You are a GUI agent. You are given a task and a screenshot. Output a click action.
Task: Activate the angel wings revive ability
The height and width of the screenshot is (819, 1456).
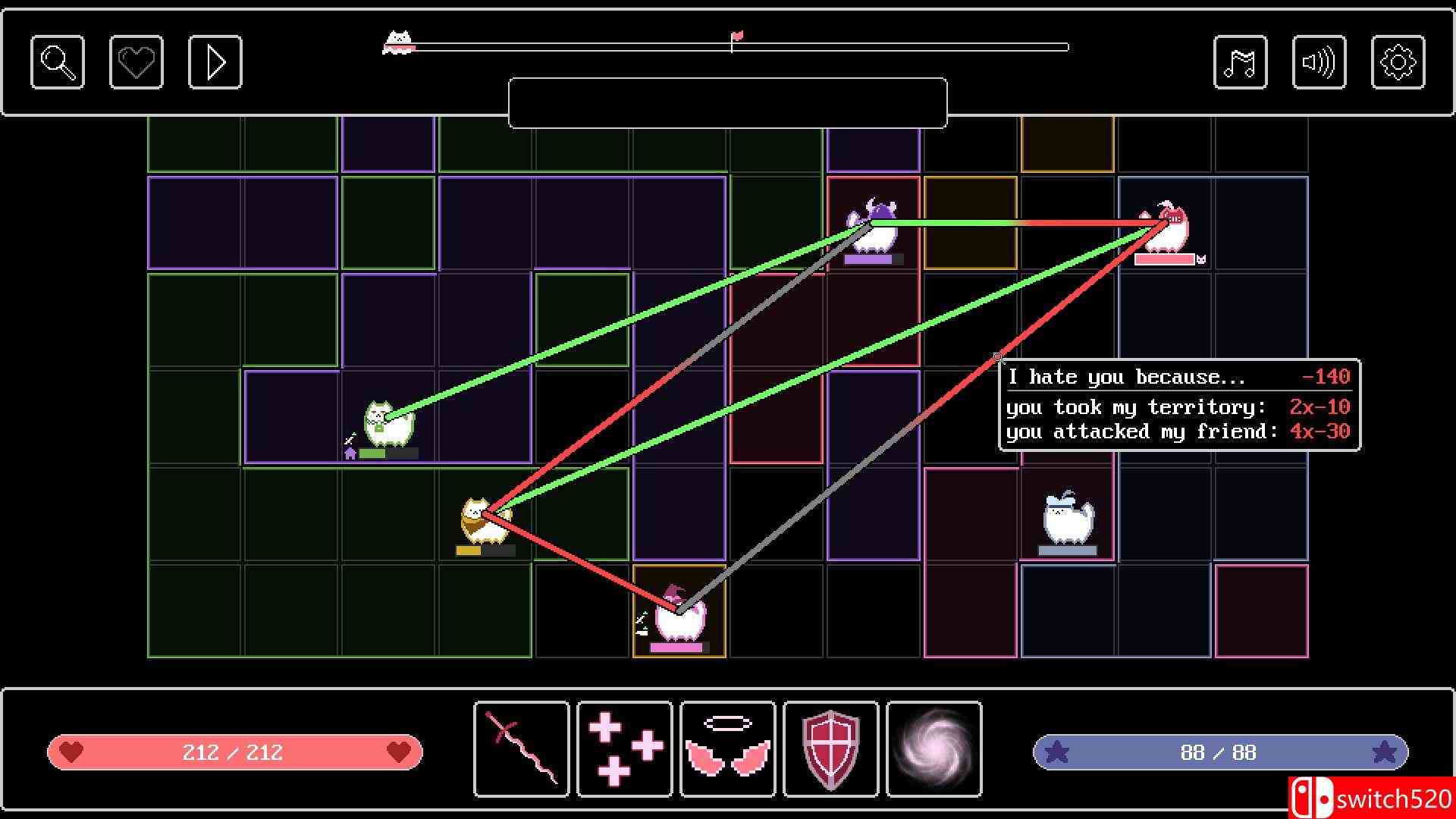pyautogui.click(x=727, y=749)
